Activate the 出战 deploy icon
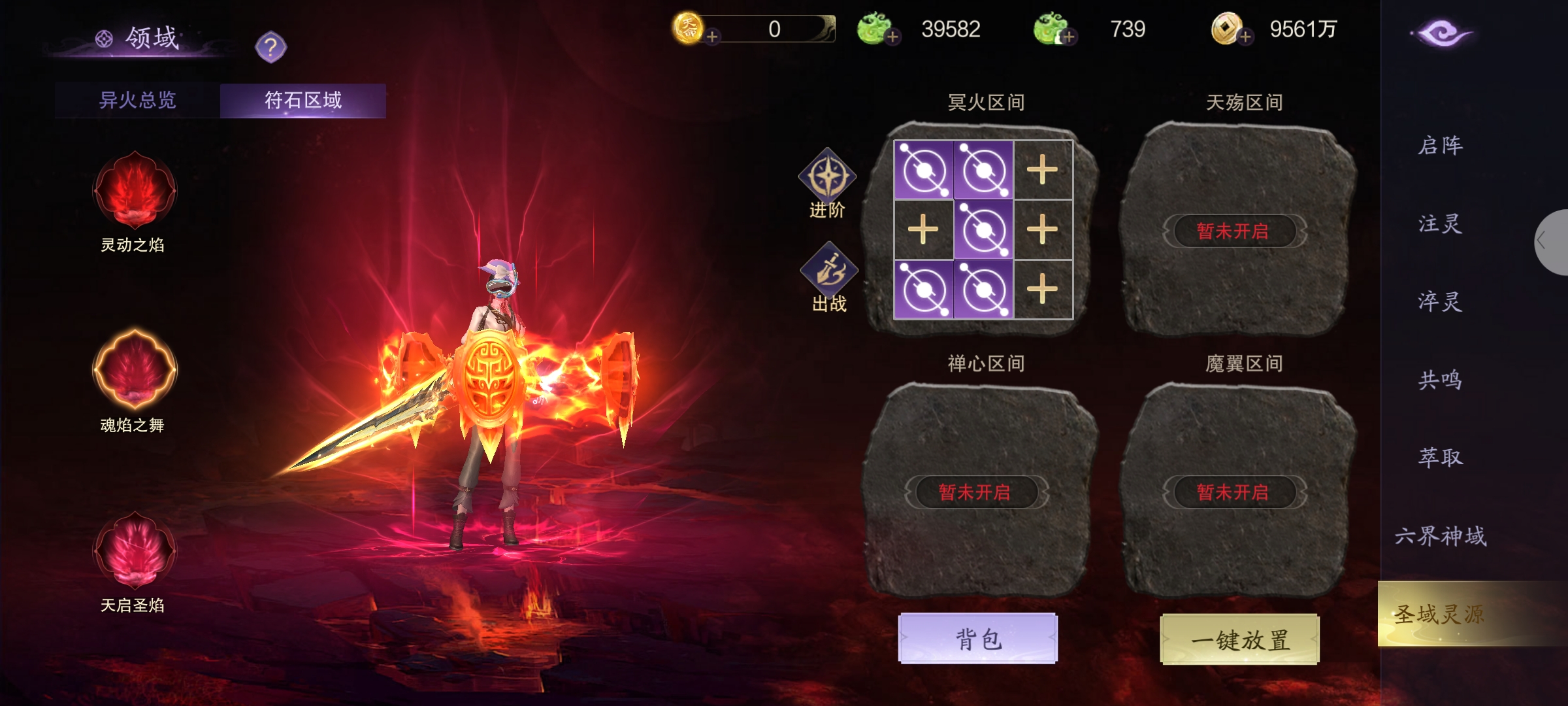 coord(828,271)
